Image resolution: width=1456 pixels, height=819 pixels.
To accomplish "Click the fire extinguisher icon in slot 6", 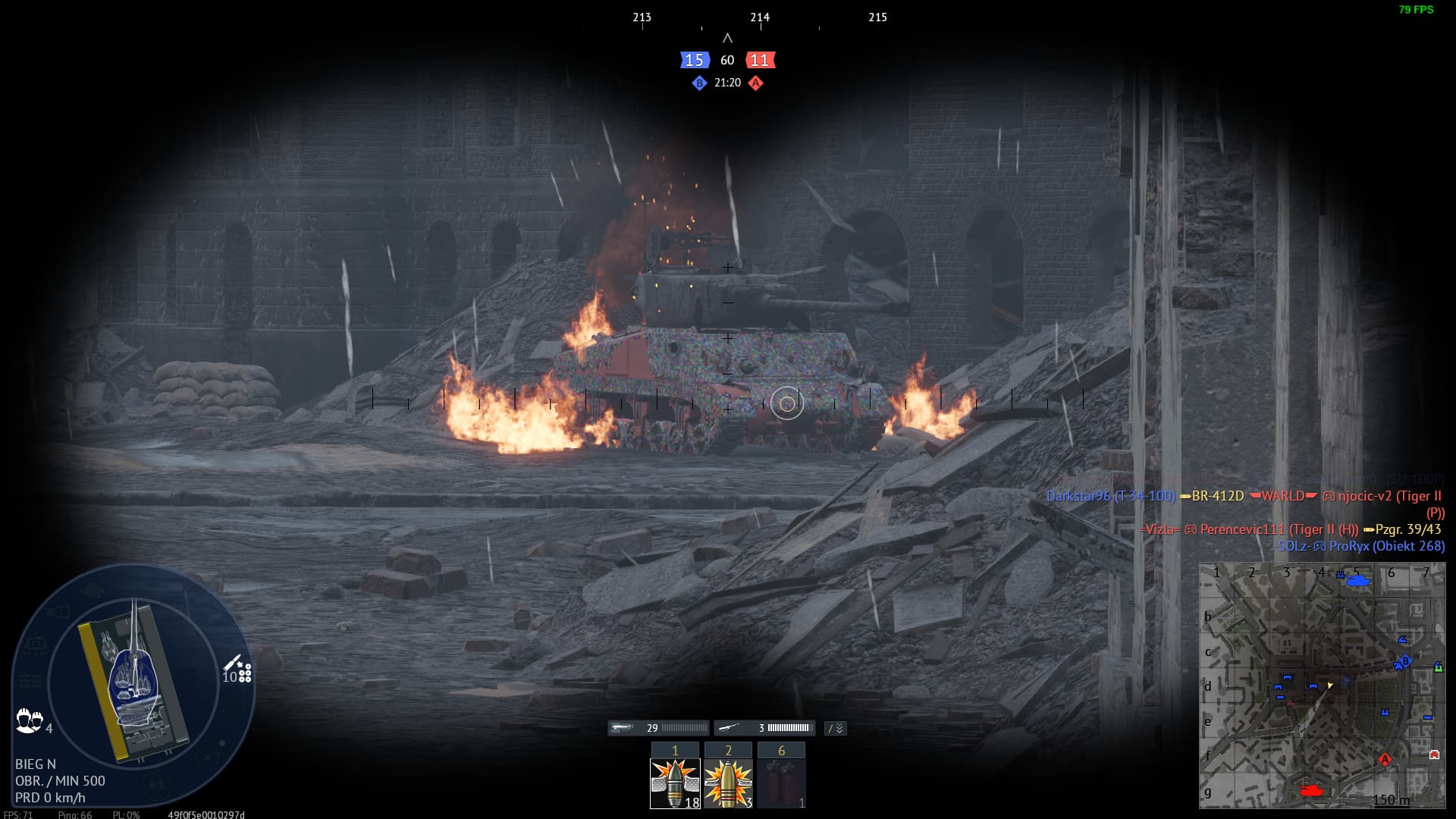I will point(781,781).
